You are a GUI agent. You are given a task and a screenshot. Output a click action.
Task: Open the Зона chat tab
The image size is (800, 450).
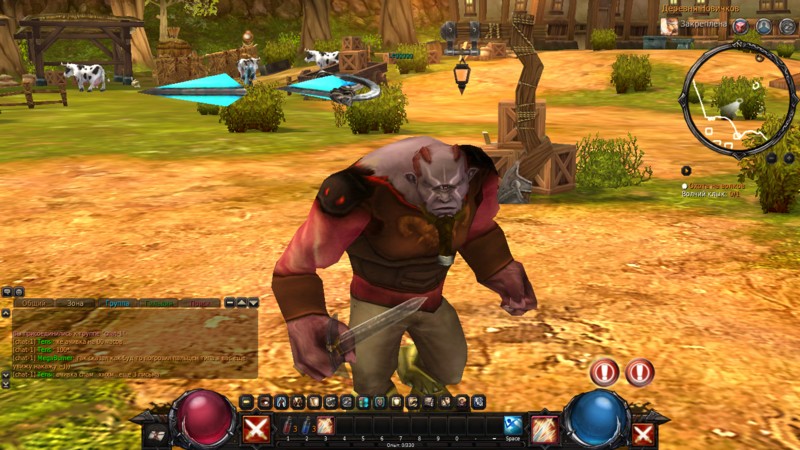point(74,302)
